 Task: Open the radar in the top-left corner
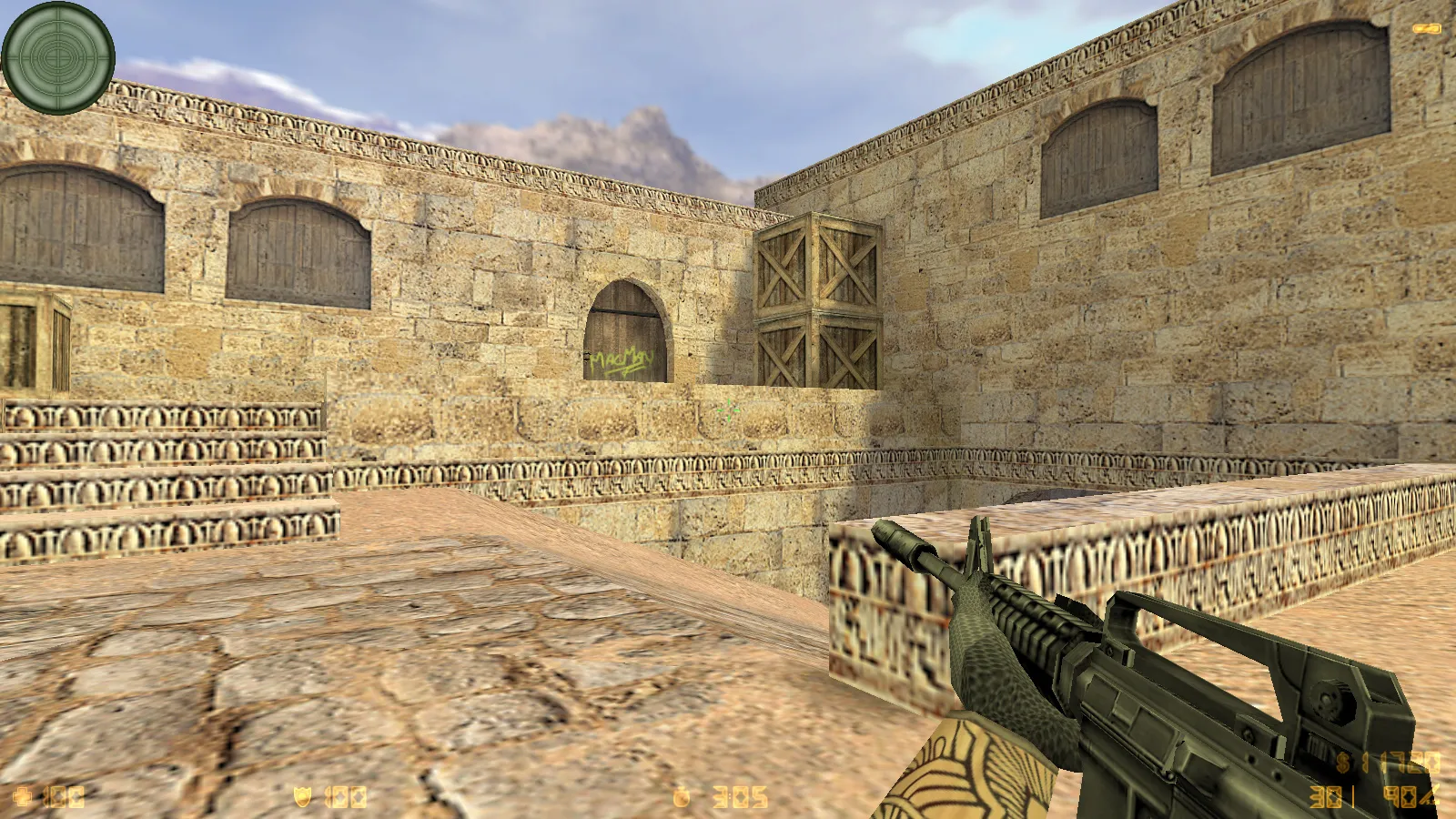[x=59, y=59]
